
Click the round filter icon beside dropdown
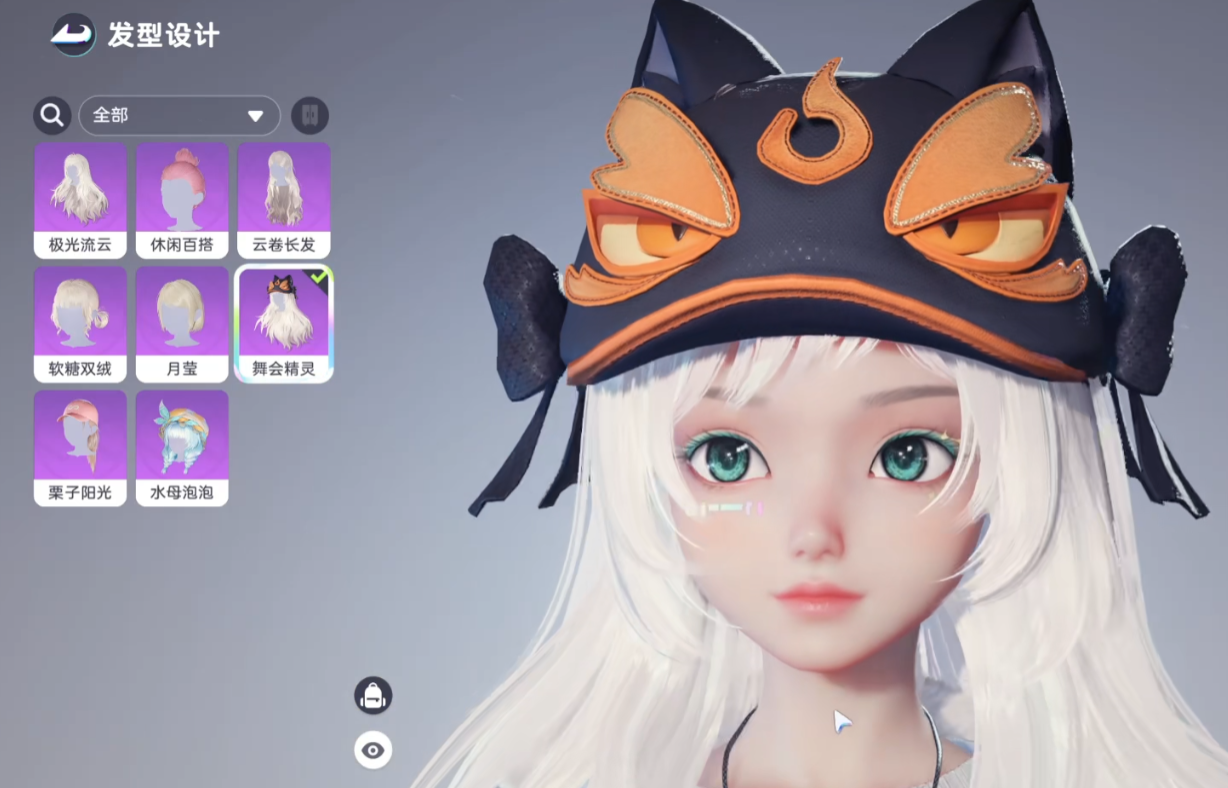click(x=310, y=116)
